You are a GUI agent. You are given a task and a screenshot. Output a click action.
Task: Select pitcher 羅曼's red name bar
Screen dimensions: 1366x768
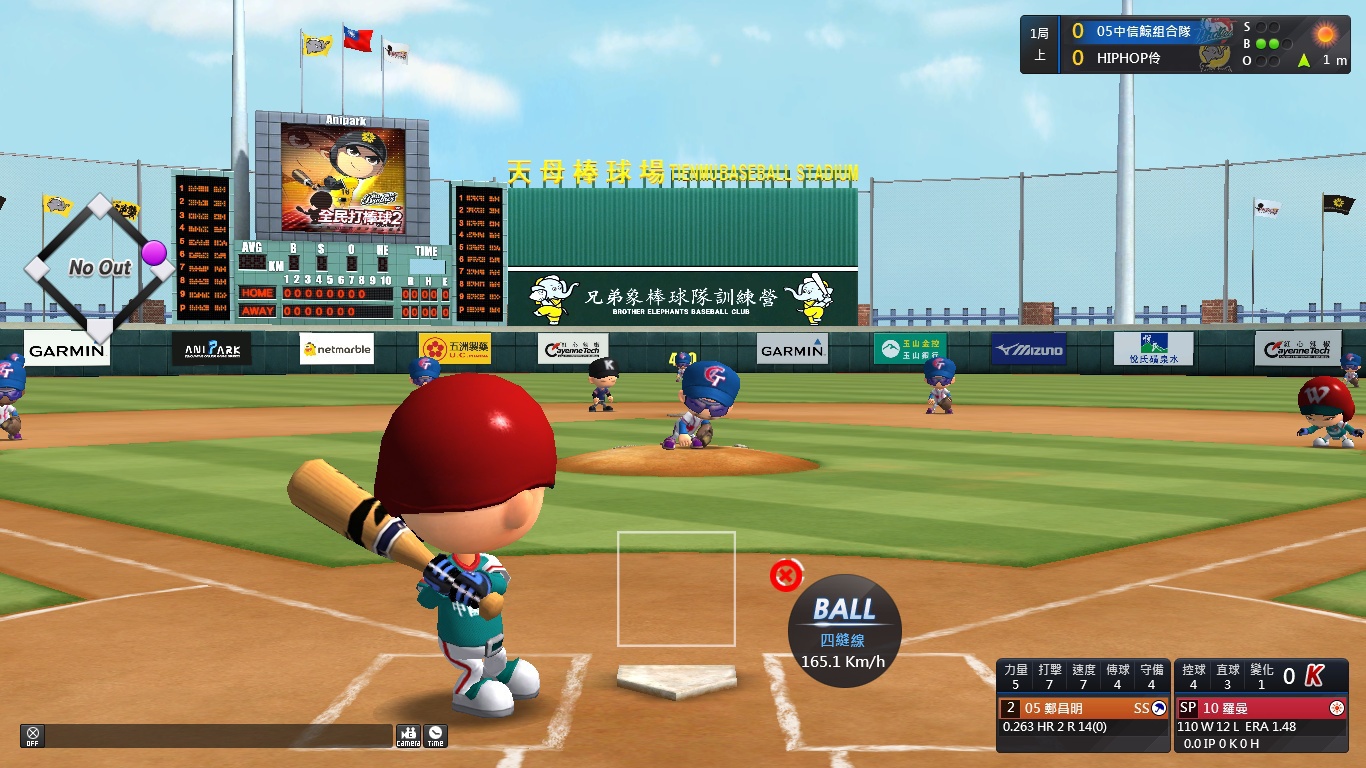coord(1260,708)
